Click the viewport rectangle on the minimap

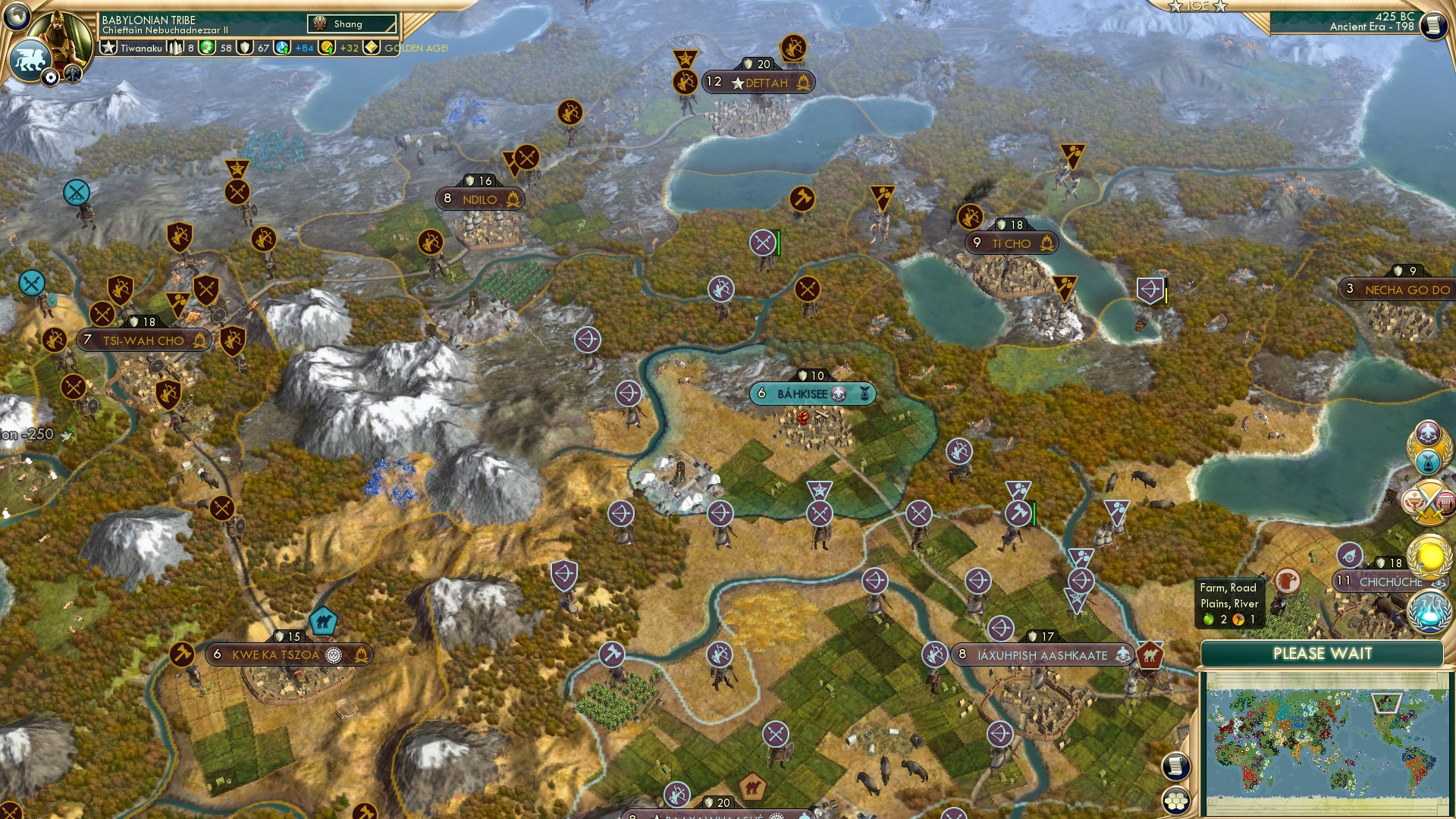(x=1386, y=703)
